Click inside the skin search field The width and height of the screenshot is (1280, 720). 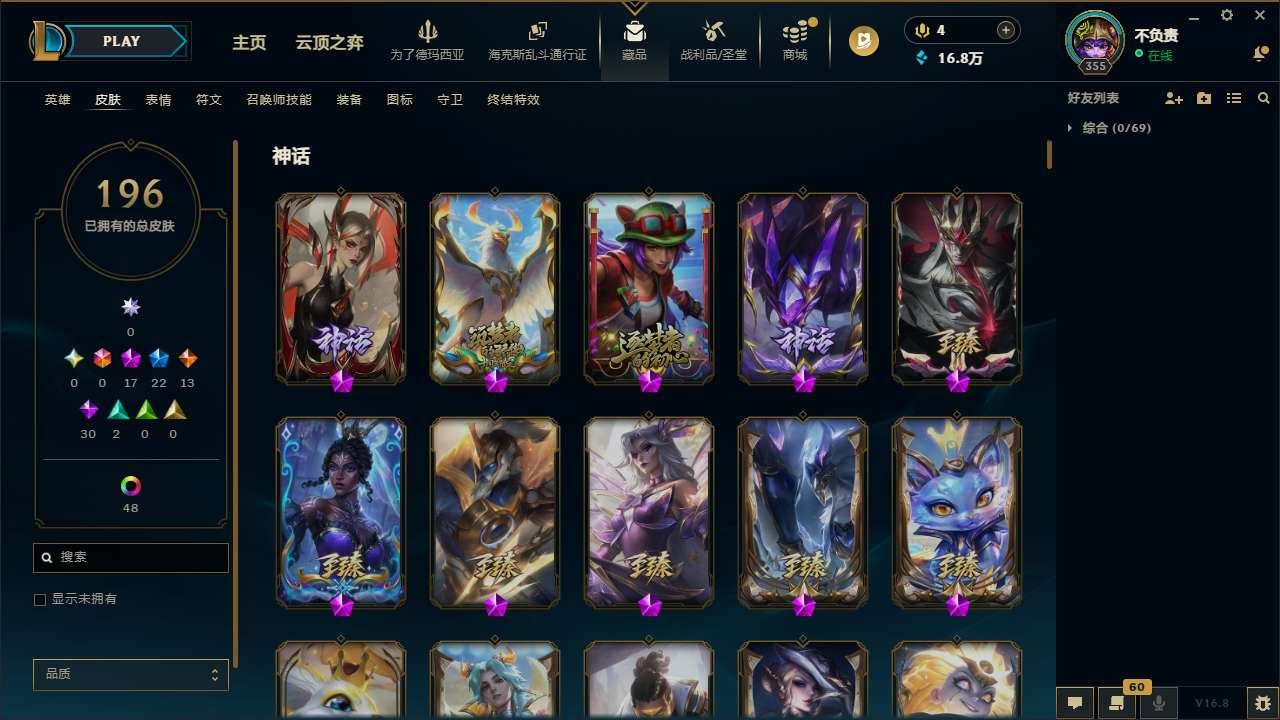130,557
